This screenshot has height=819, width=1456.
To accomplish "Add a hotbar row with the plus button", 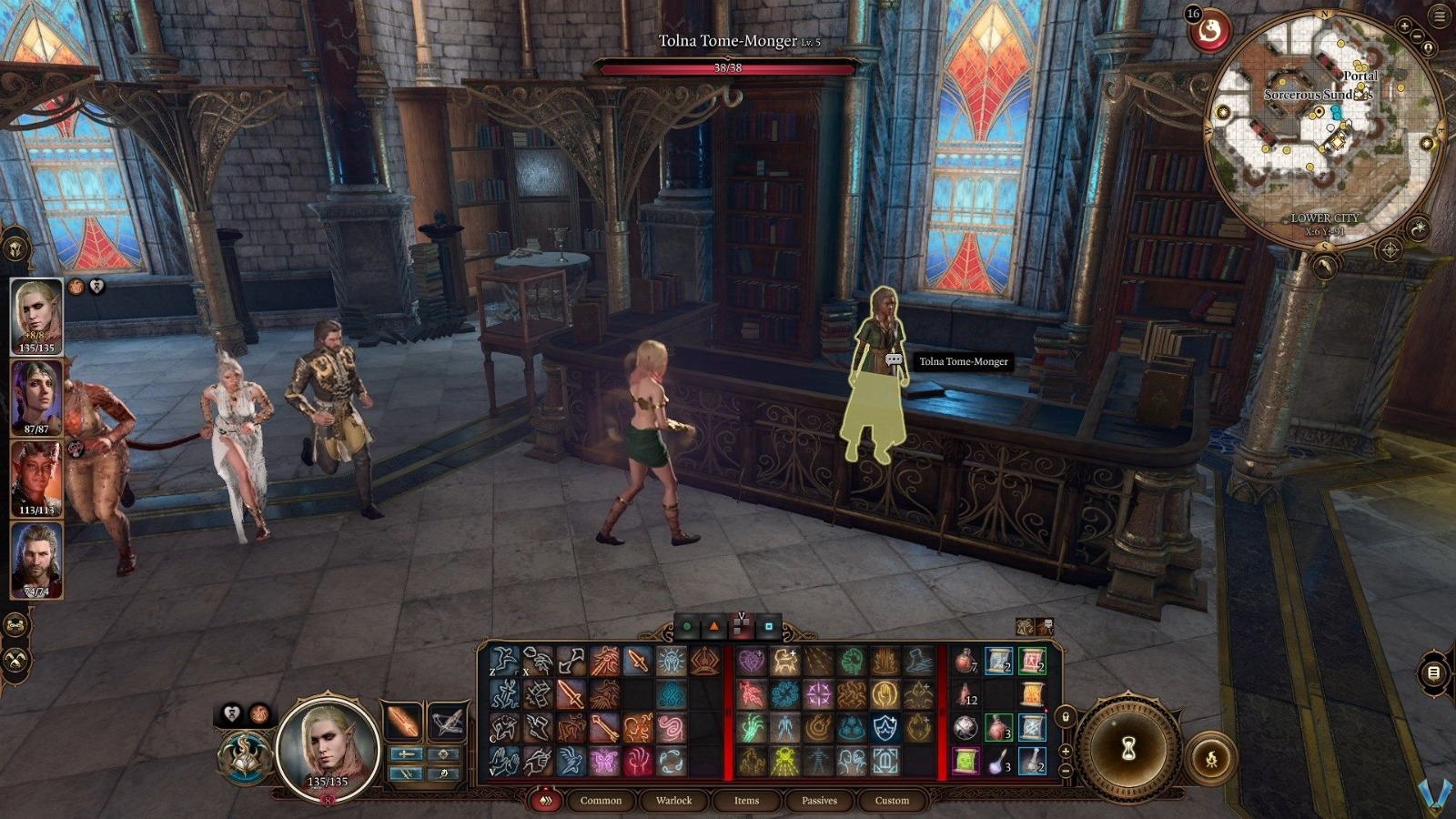I will click(x=1065, y=751).
